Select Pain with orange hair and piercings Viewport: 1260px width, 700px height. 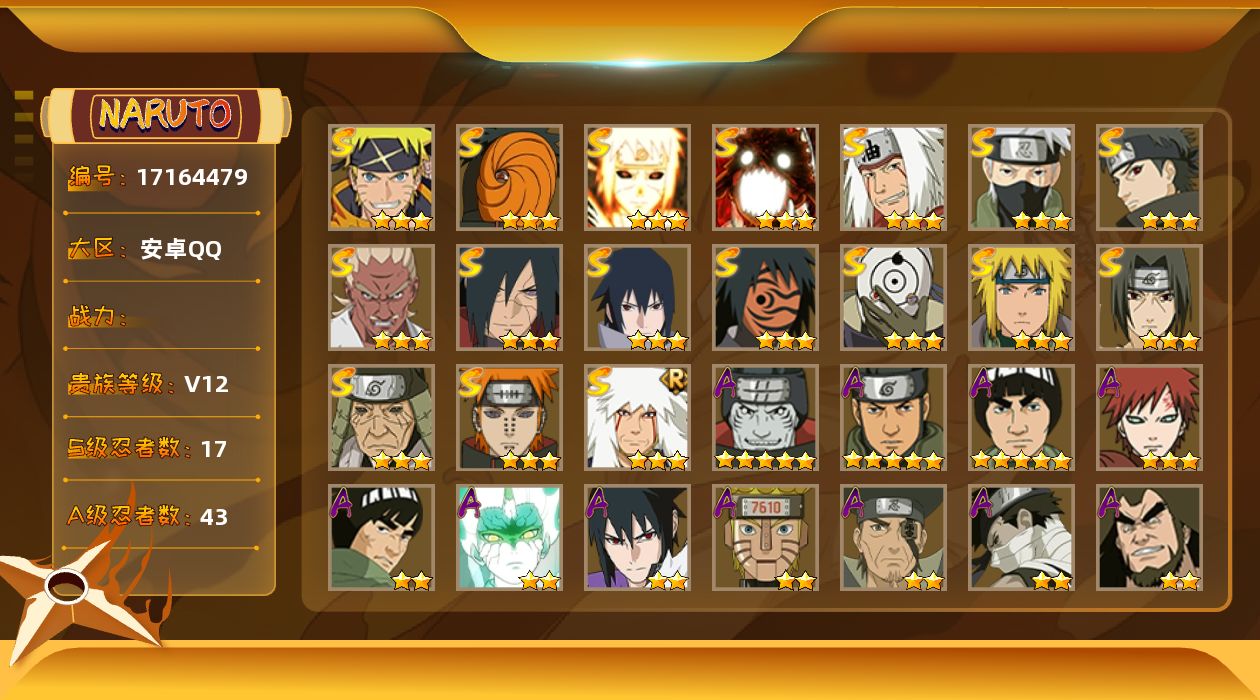click(509, 417)
